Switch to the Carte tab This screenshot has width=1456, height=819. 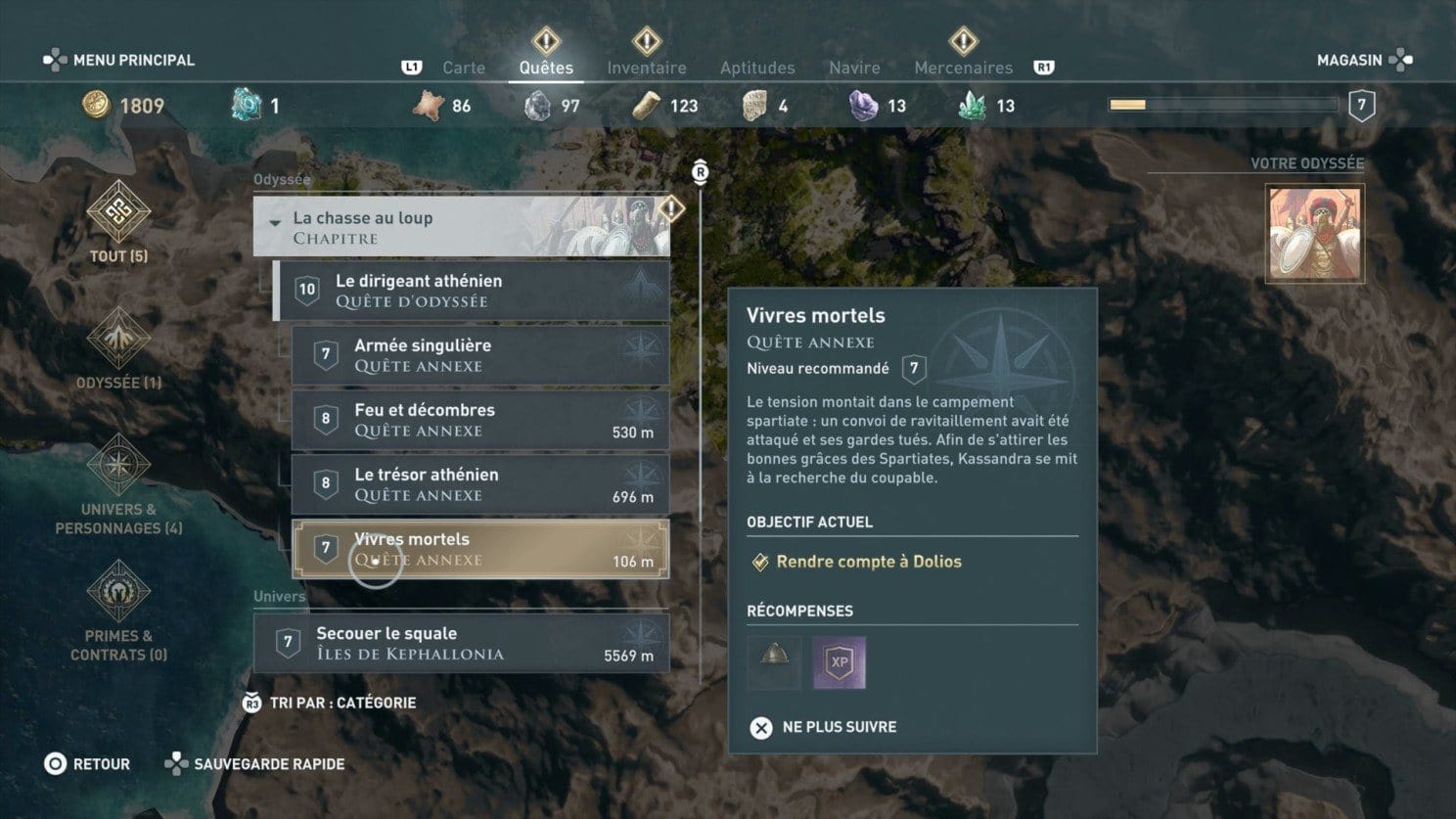click(x=463, y=68)
